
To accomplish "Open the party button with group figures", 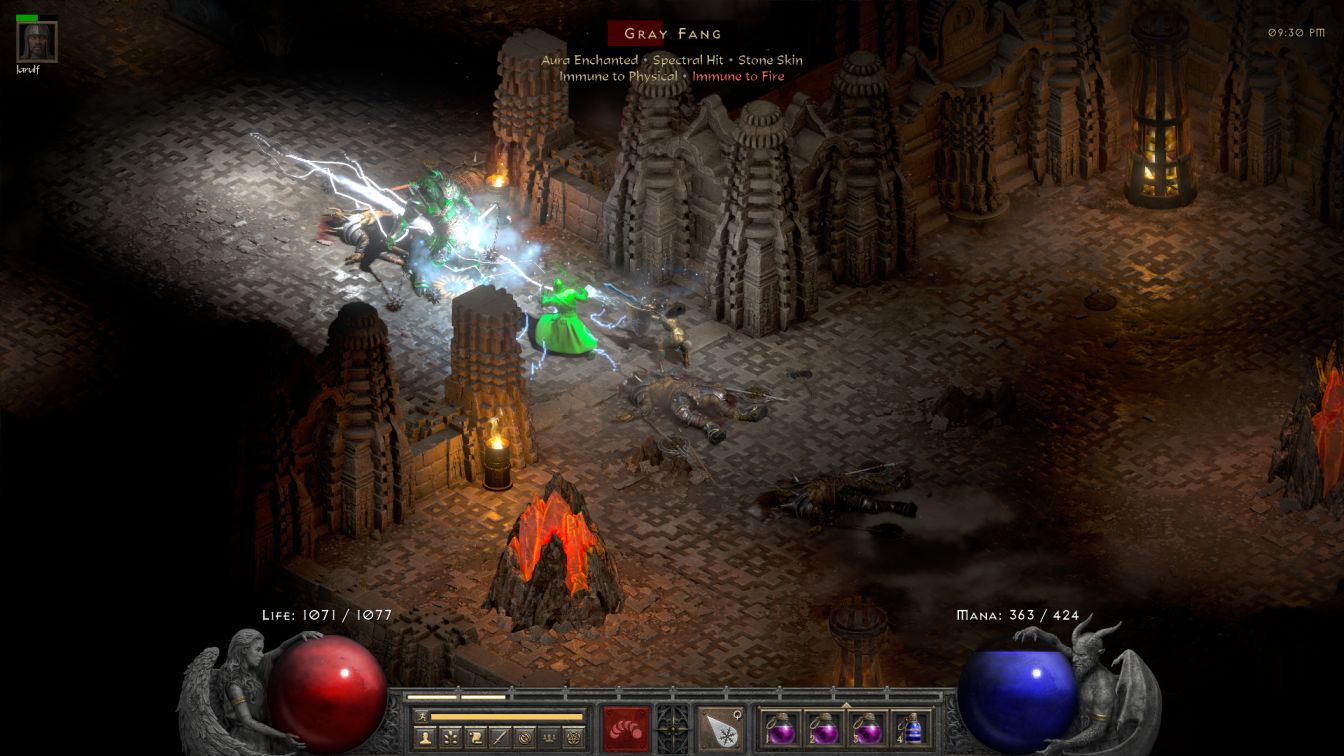I will click(x=548, y=738).
